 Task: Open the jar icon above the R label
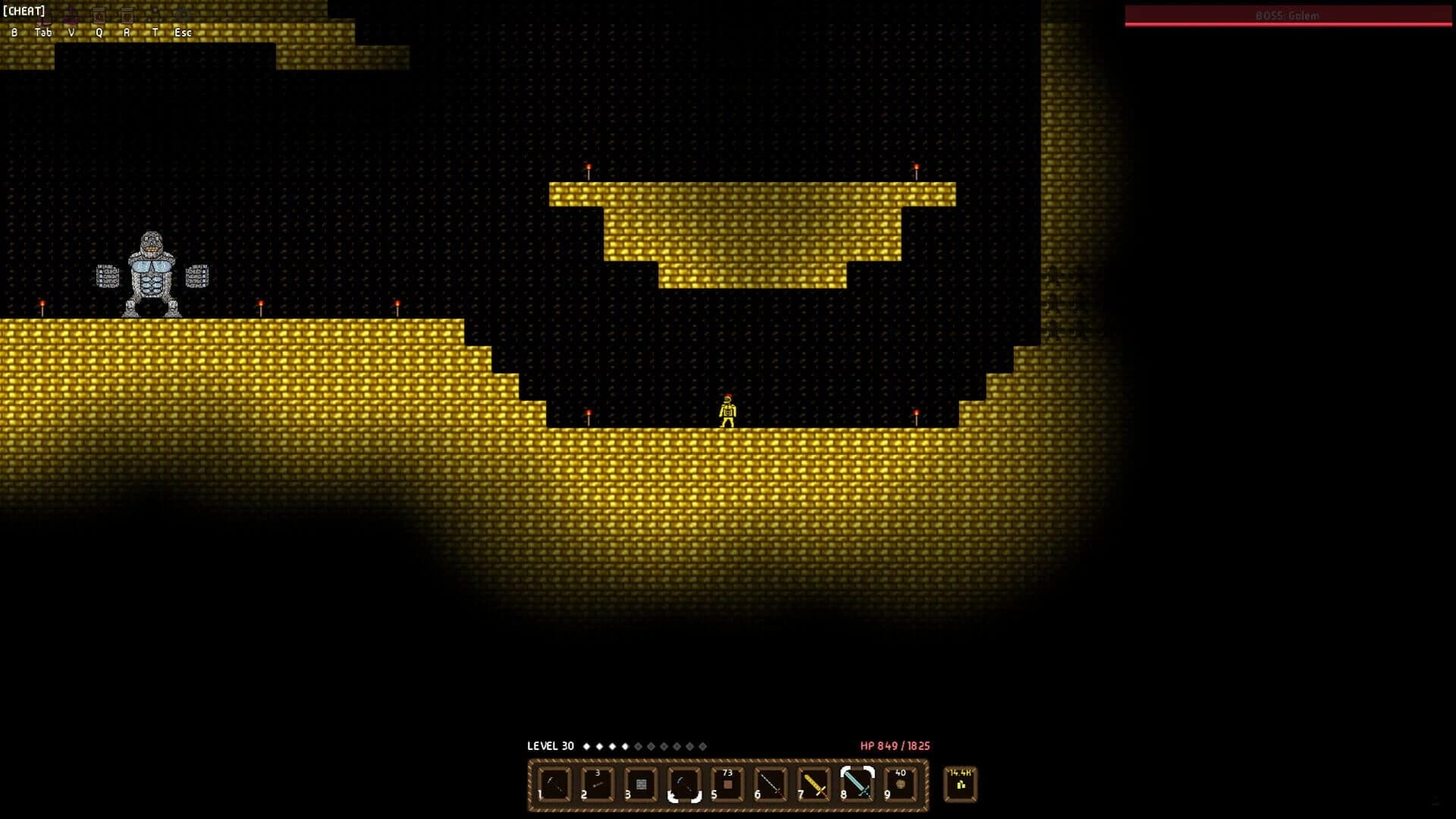click(x=127, y=15)
